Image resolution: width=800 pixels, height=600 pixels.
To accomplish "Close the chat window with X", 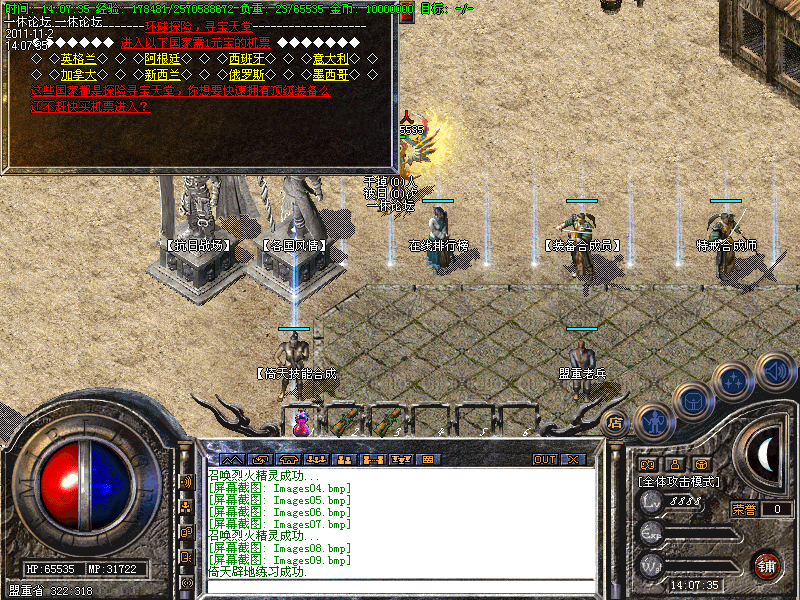I will [573, 460].
